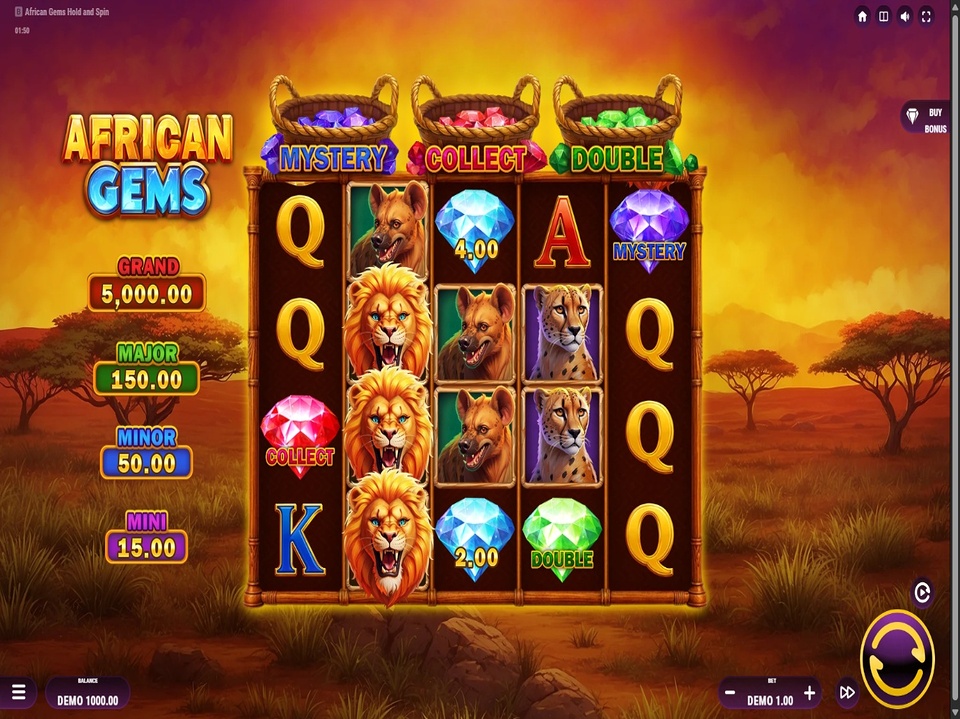Toggle the split-screen view icon
This screenshot has width=960, height=719.
coord(883,16)
